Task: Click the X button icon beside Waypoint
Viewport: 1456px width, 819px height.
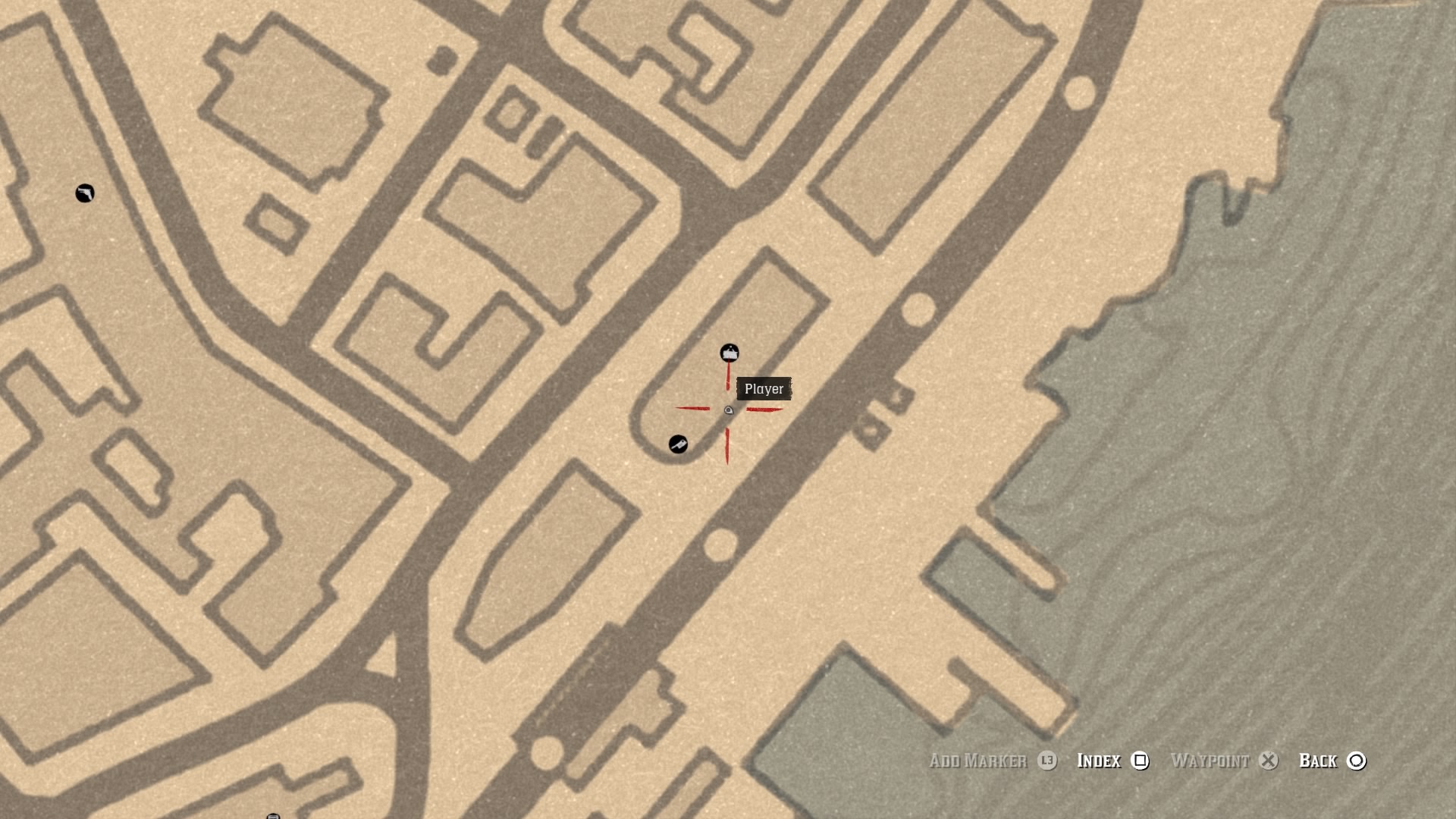Action: (x=1268, y=761)
